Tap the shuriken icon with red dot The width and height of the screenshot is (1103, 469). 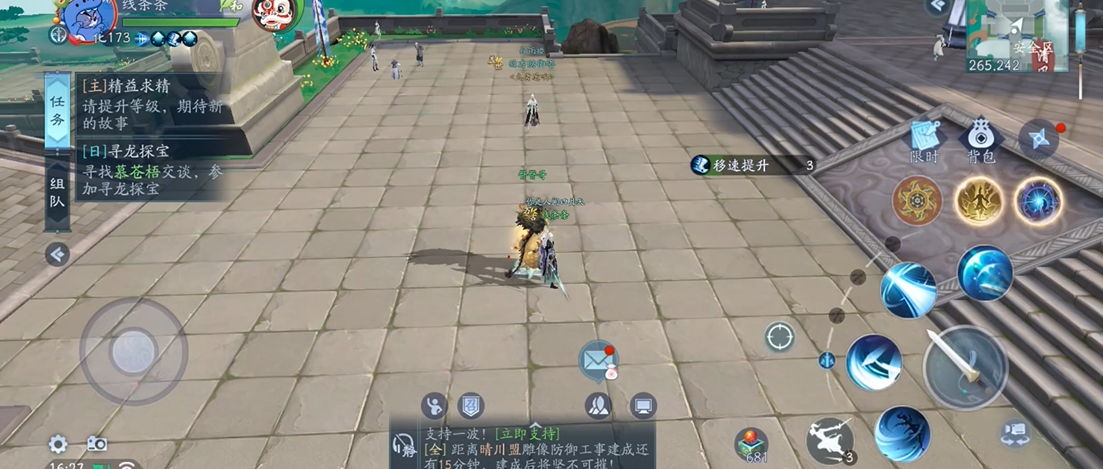(1038, 139)
